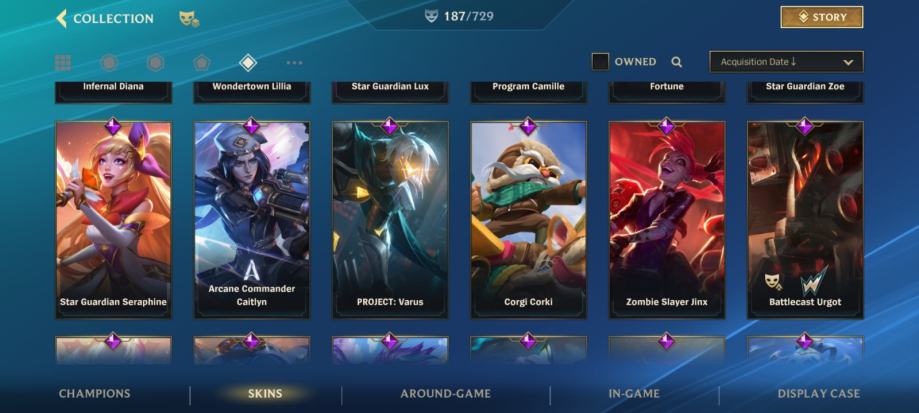Viewport: 919px width, 413px height.
Task: Select the Arcane Commander Caitlyn skin card
Action: click(x=252, y=220)
